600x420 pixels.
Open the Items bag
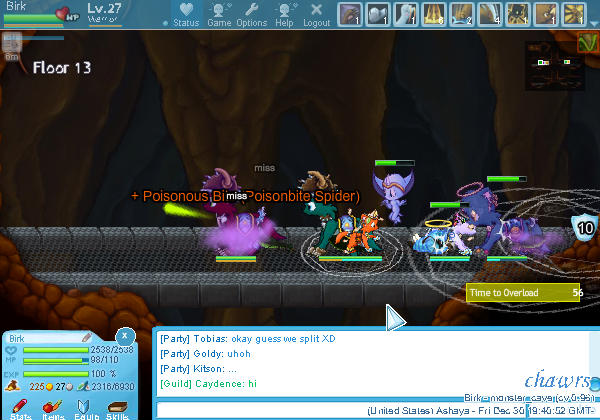pyautogui.click(x=54, y=409)
